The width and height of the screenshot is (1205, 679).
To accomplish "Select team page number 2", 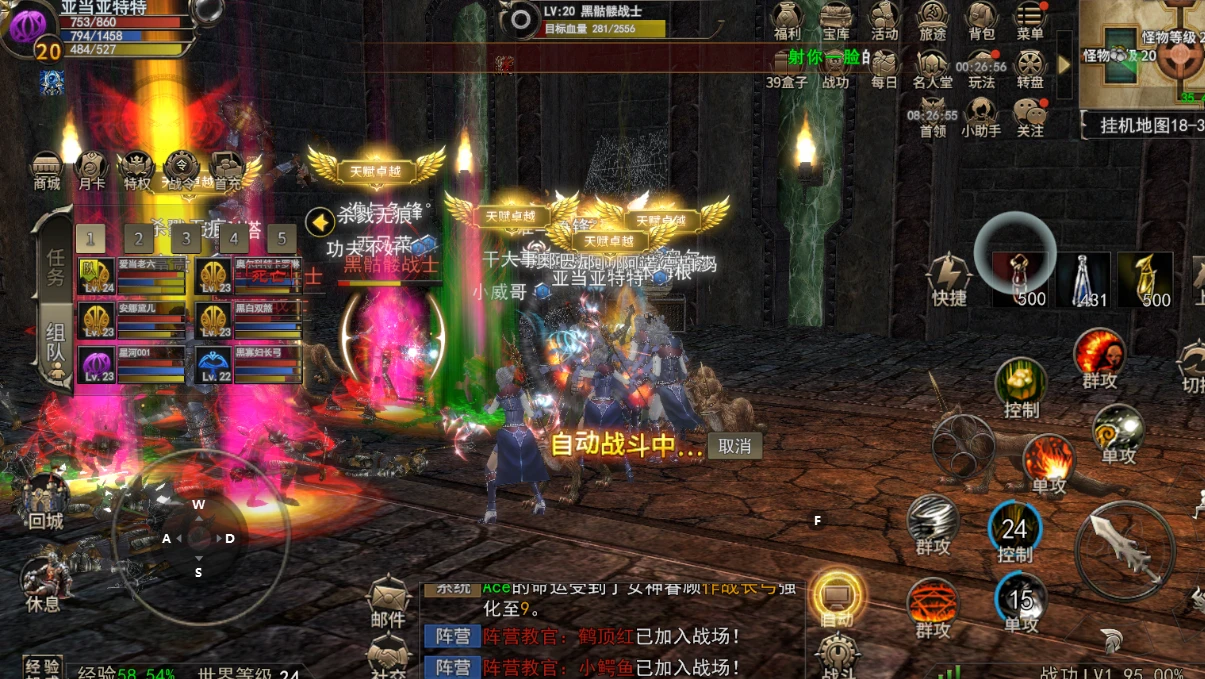I will (138, 238).
